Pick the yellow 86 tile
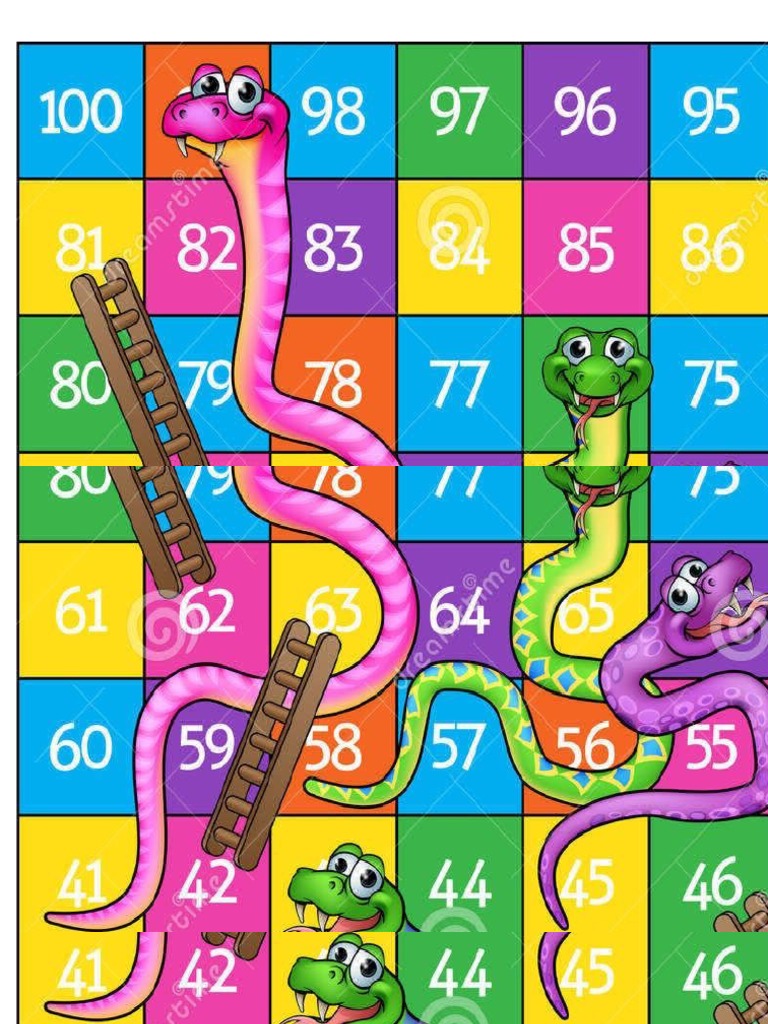Image resolution: width=768 pixels, height=1024 pixels. point(711,248)
